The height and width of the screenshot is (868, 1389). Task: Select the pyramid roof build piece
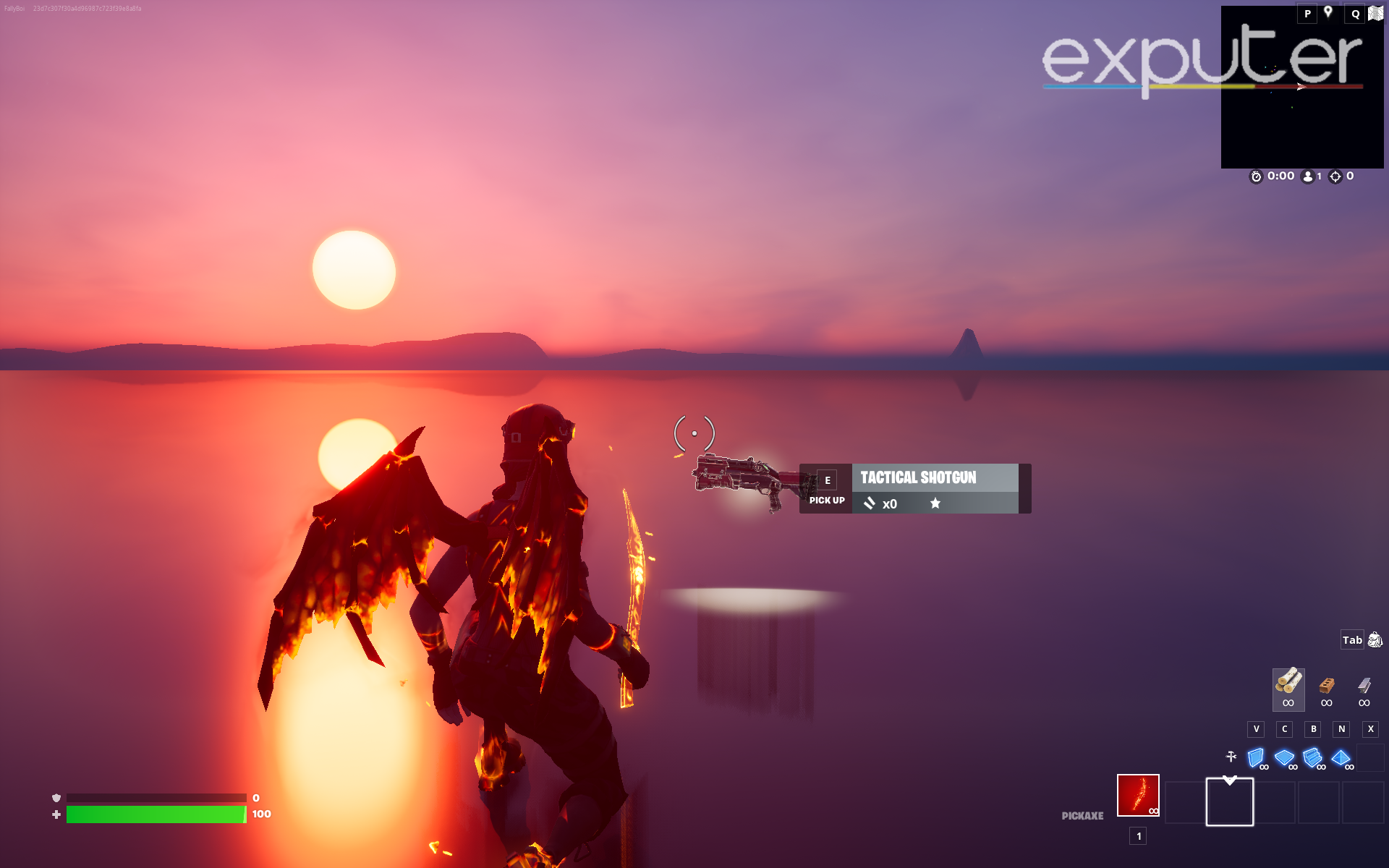(x=1343, y=759)
